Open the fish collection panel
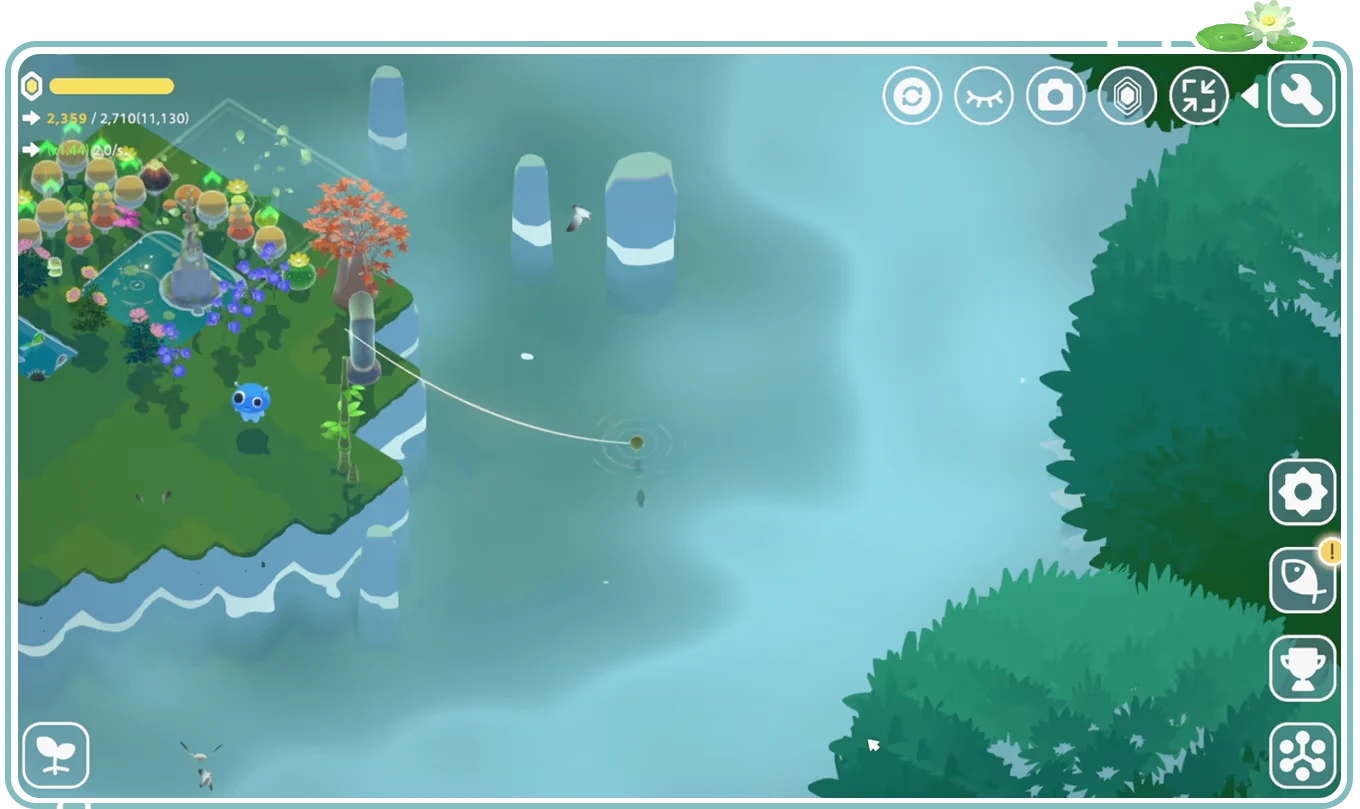This screenshot has width=1360, height=809. pyautogui.click(x=1304, y=583)
